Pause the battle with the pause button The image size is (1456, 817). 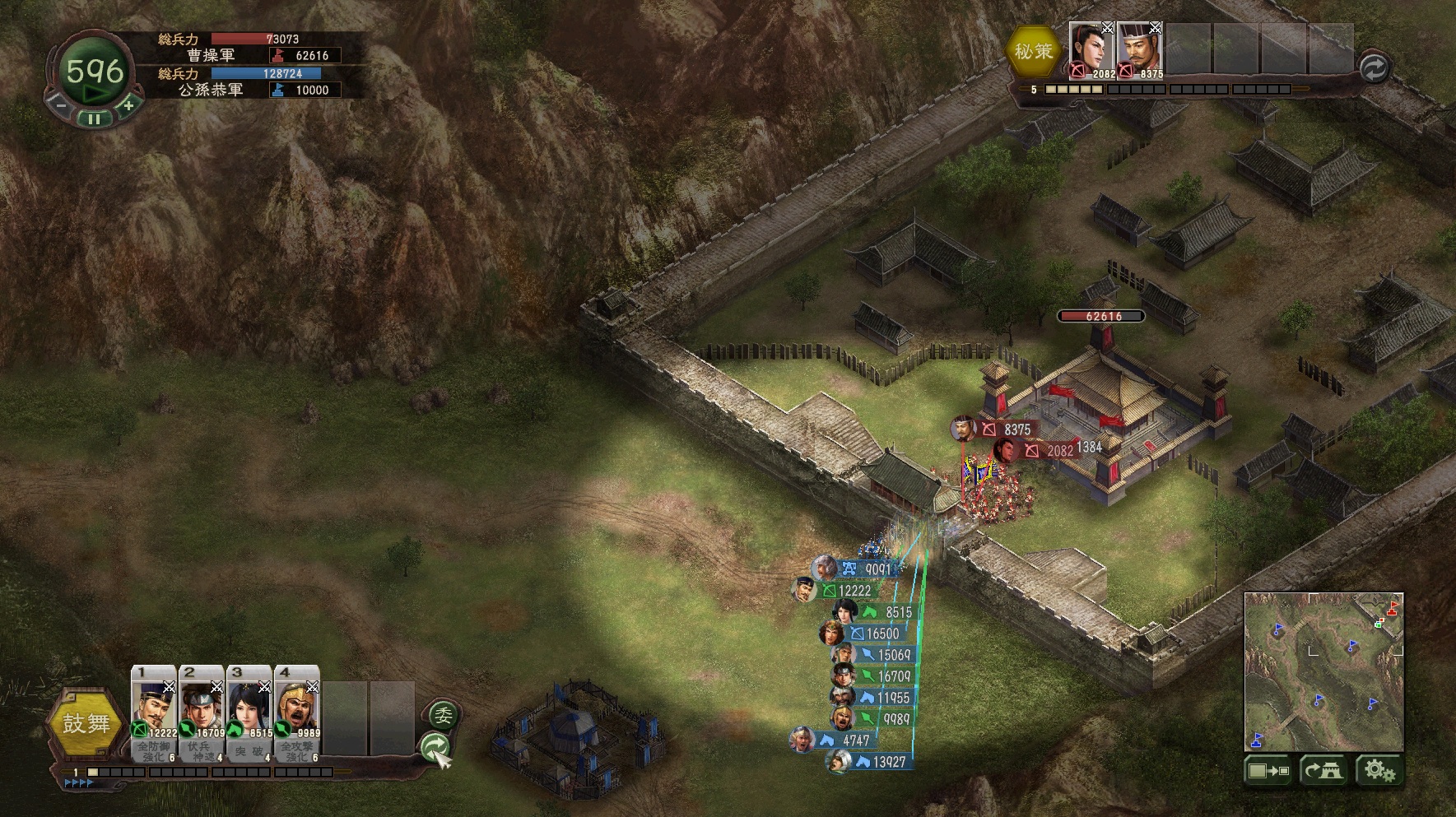(95, 118)
